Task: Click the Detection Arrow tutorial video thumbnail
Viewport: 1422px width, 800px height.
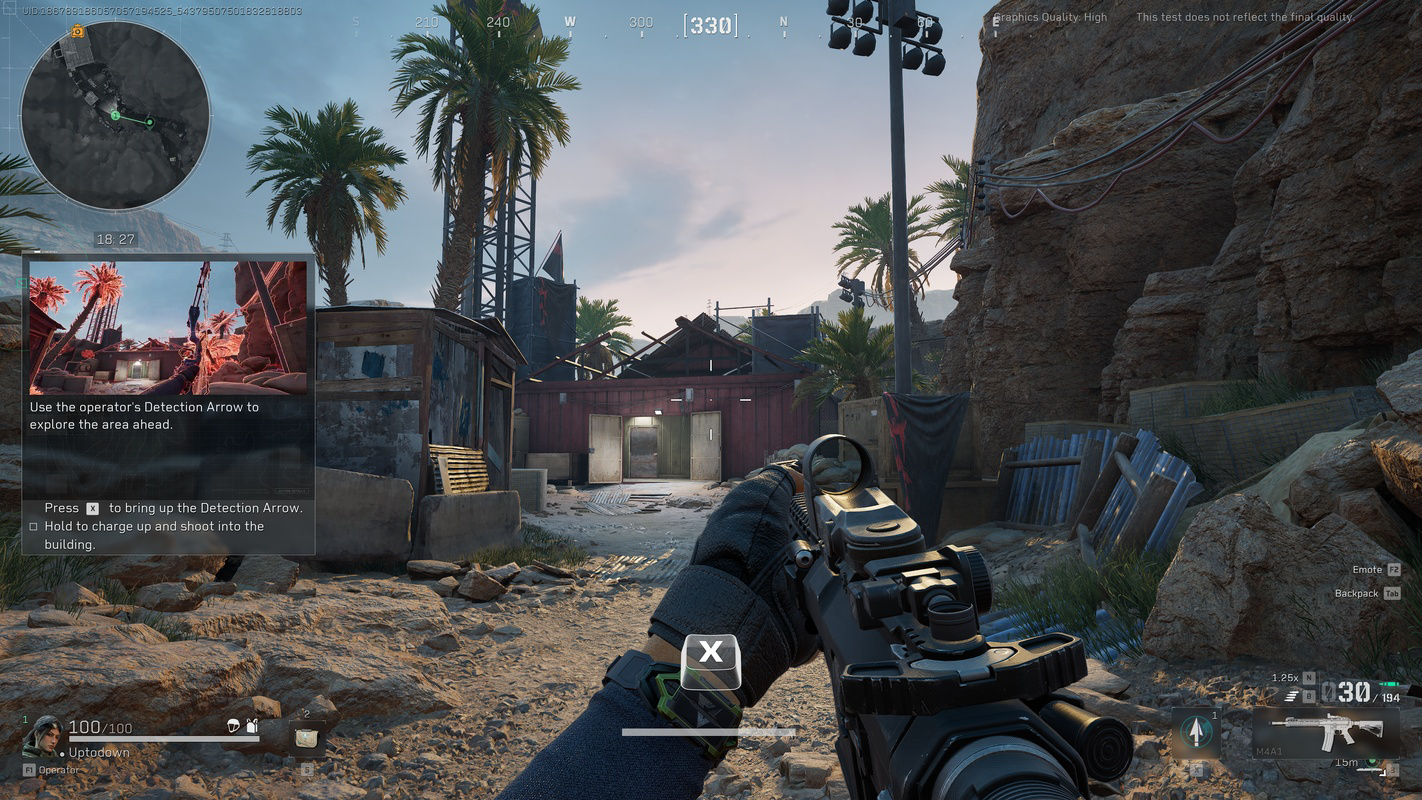Action: [165, 326]
